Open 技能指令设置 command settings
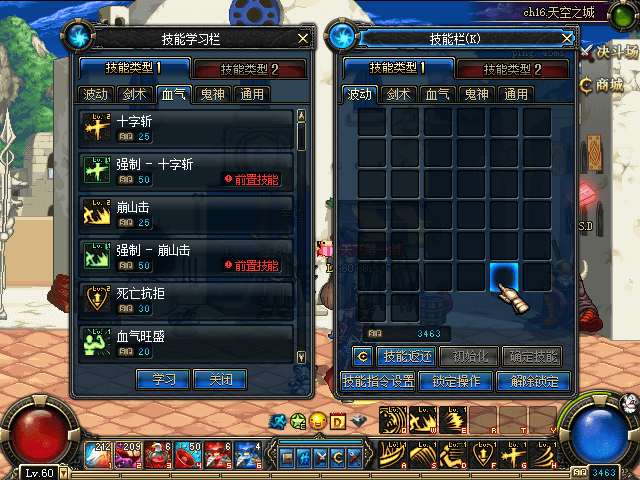This screenshot has width=640, height=480. [x=378, y=381]
